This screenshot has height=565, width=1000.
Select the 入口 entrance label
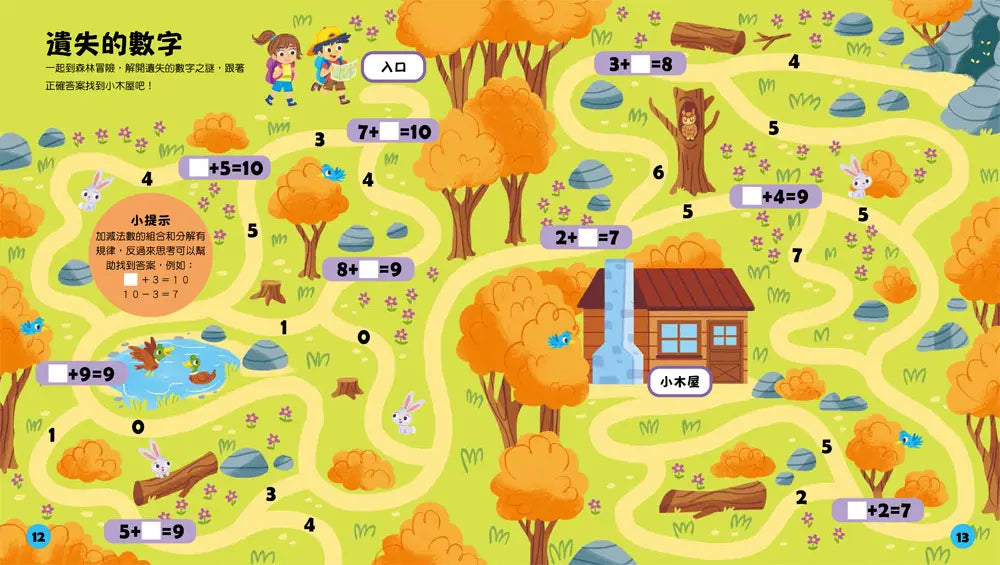tap(392, 67)
